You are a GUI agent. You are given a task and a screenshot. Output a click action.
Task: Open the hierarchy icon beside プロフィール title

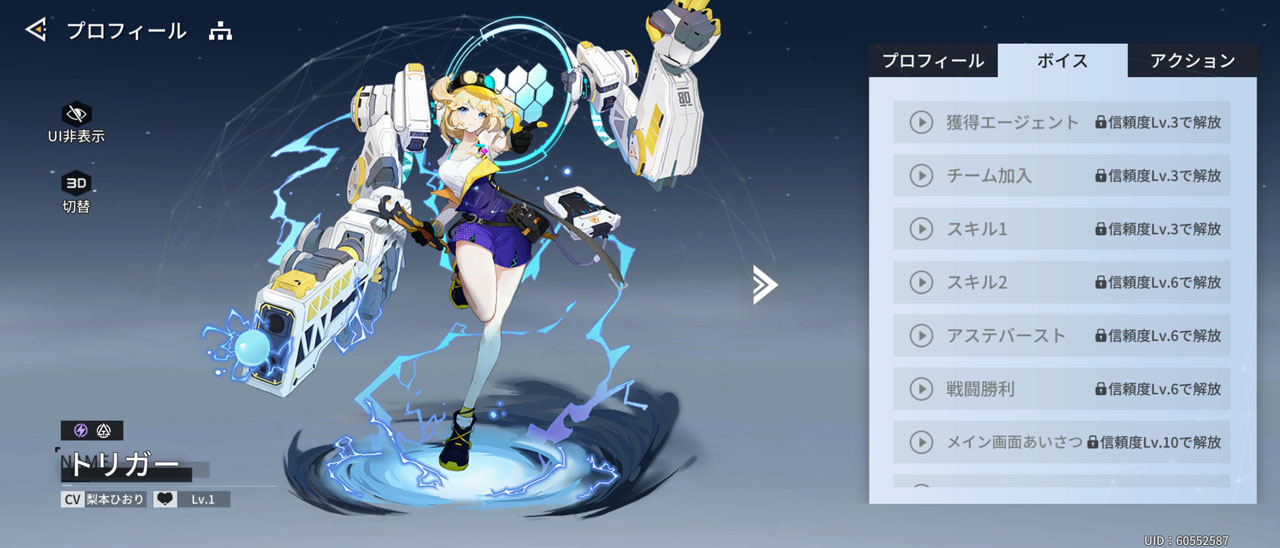pos(220,31)
